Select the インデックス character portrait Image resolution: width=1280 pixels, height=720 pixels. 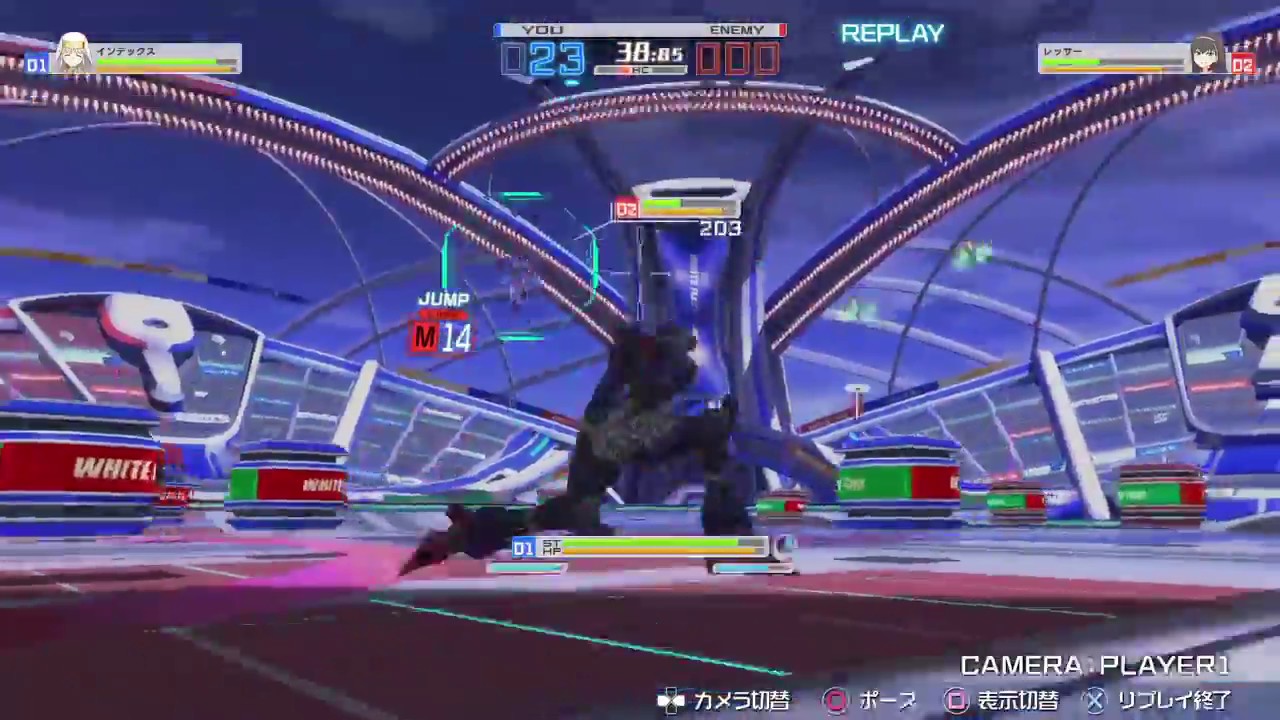[74, 50]
